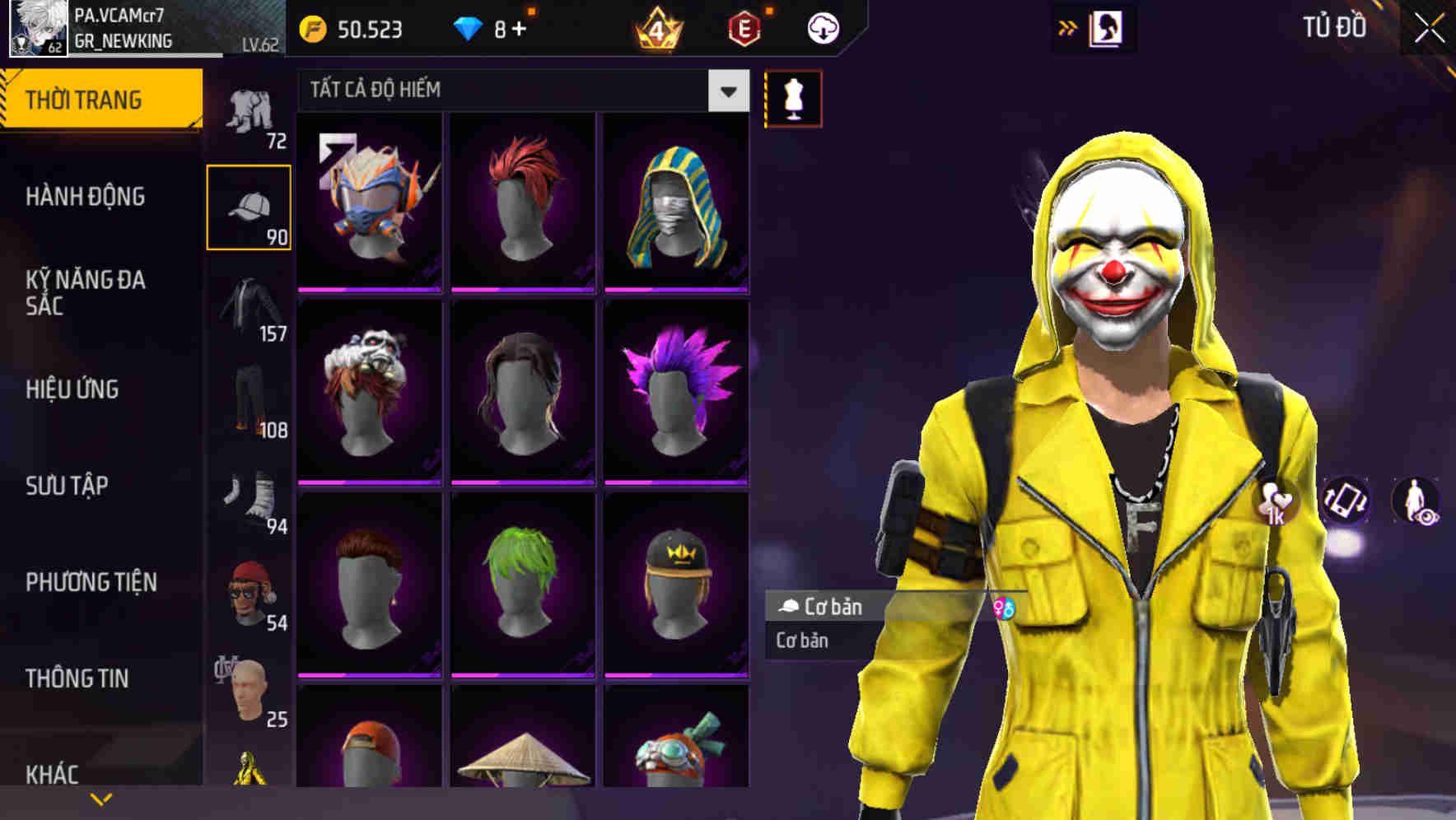Collapse the top bar with double-arrow icon
Image resolution: width=1456 pixels, height=820 pixels.
pos(1068,26)
